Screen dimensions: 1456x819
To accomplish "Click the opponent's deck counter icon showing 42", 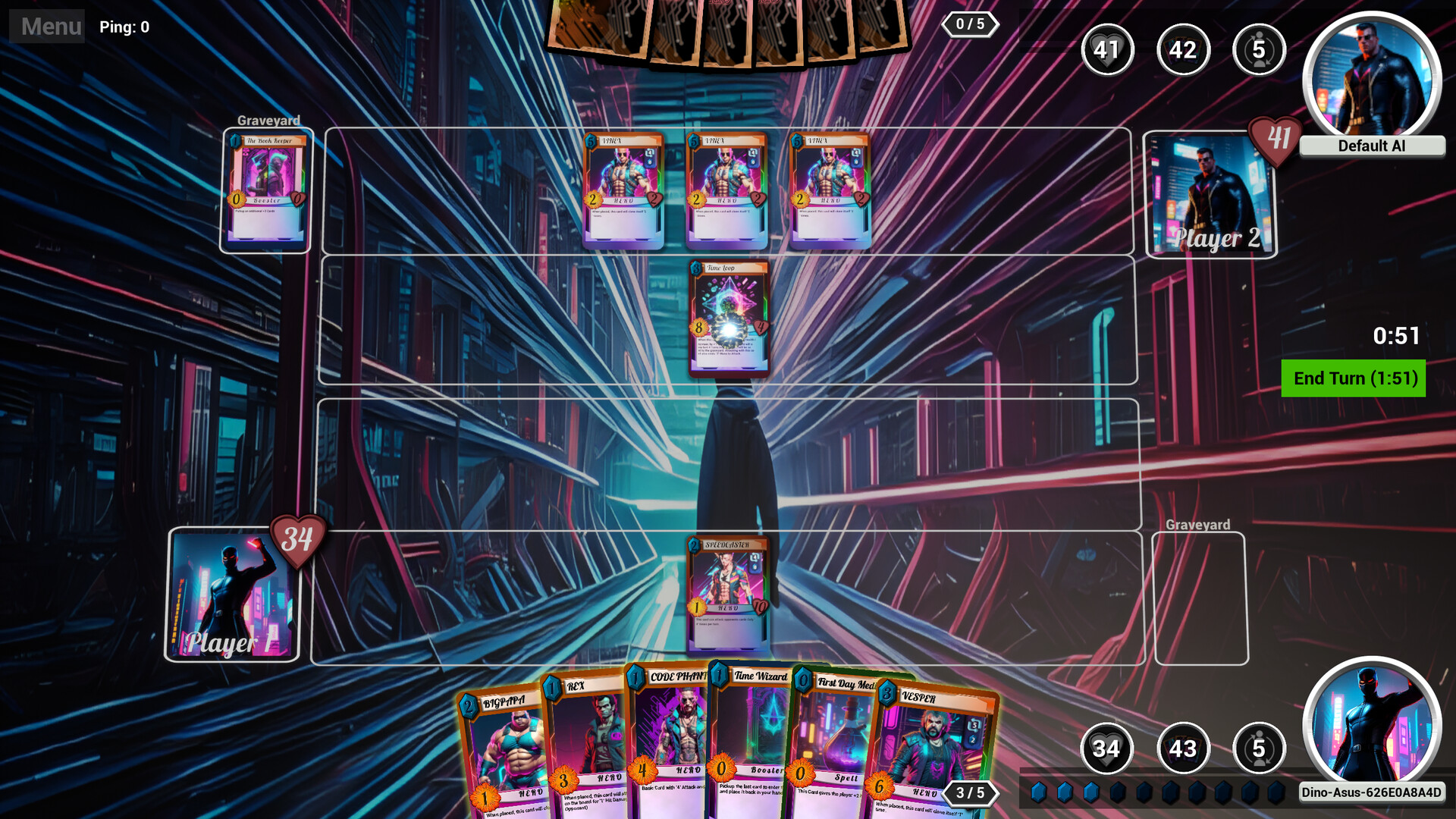I will click(x=1183, y=50).
